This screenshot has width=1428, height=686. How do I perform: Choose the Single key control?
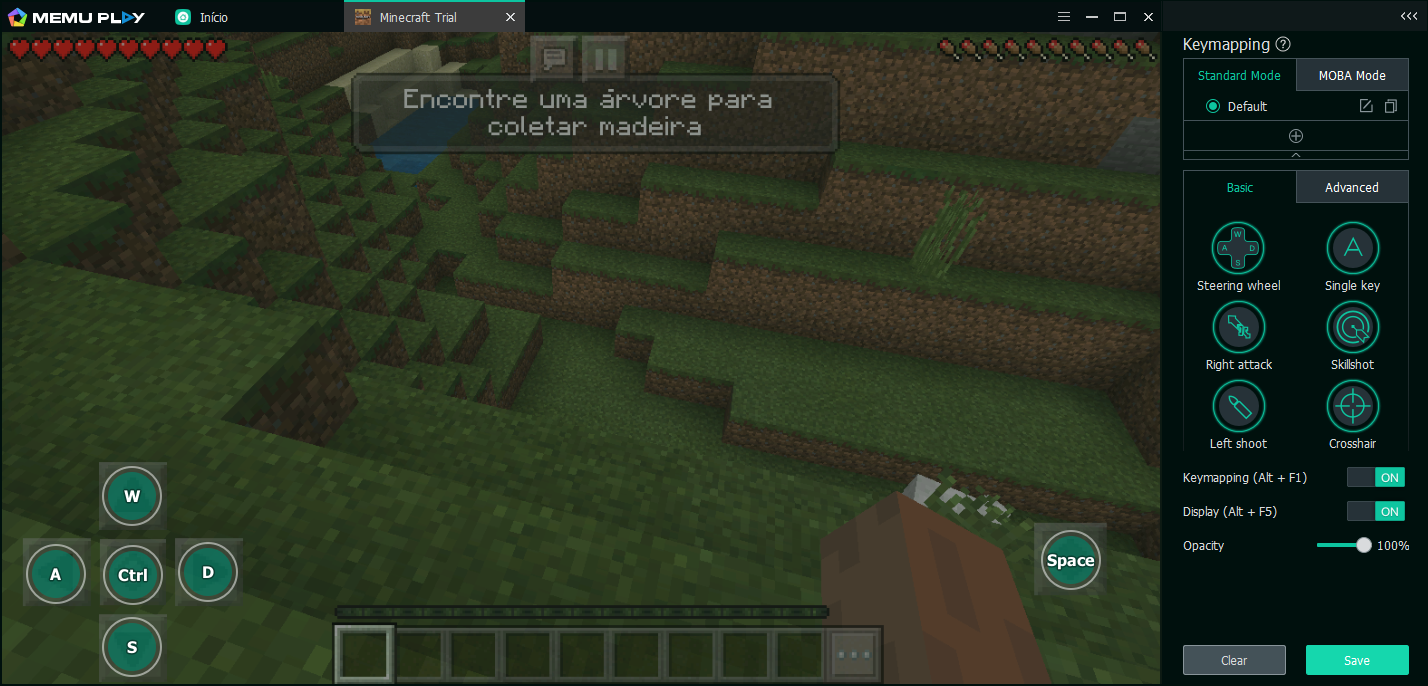point(1352,248)
